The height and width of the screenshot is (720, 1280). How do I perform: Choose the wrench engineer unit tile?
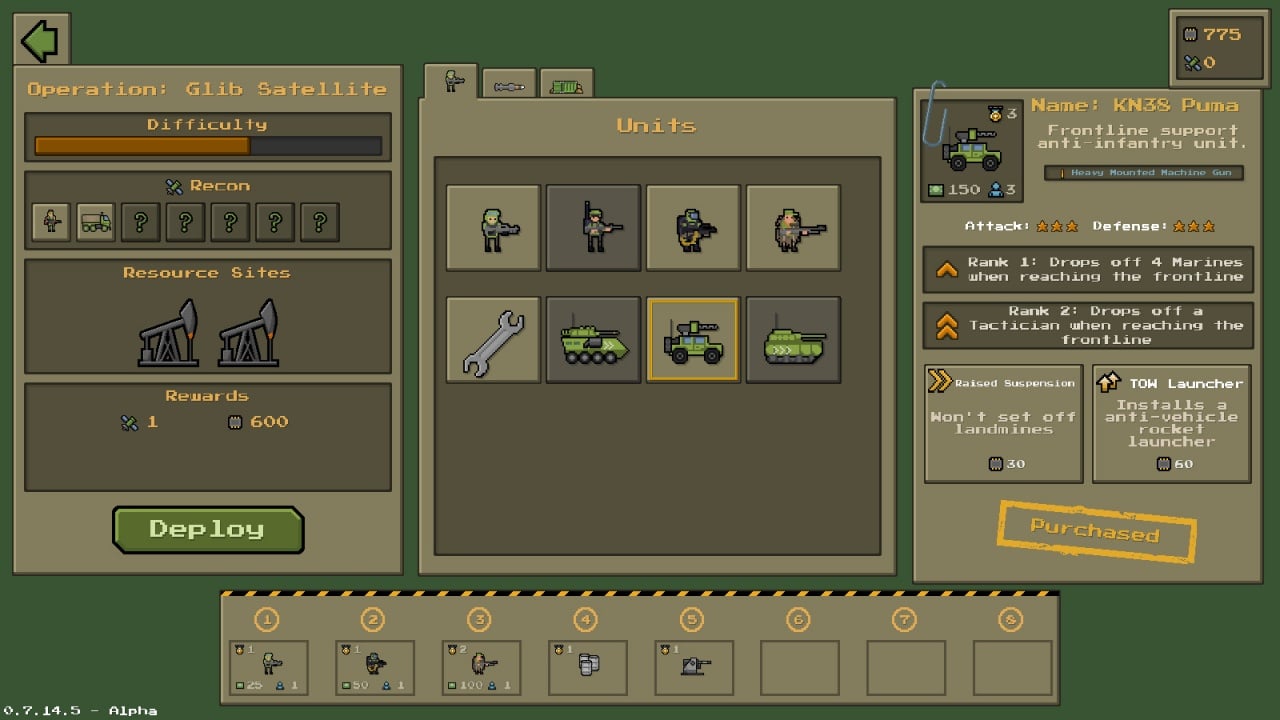click(x=493, y=340)
